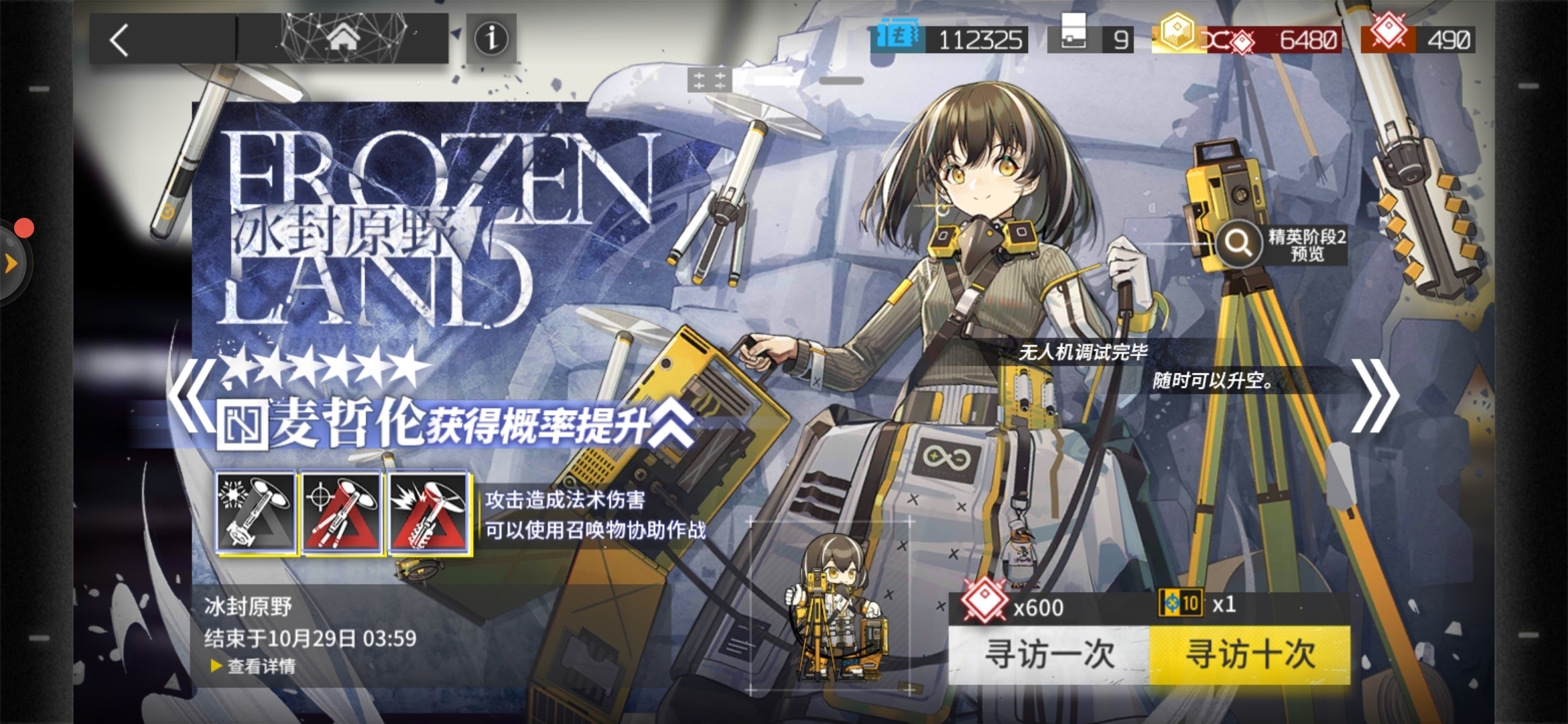Image resolution: width=1568 pixels, height=724 pixels.
Task: Click the recruitment ticket icon showing 9
Action: [1073, 37]
